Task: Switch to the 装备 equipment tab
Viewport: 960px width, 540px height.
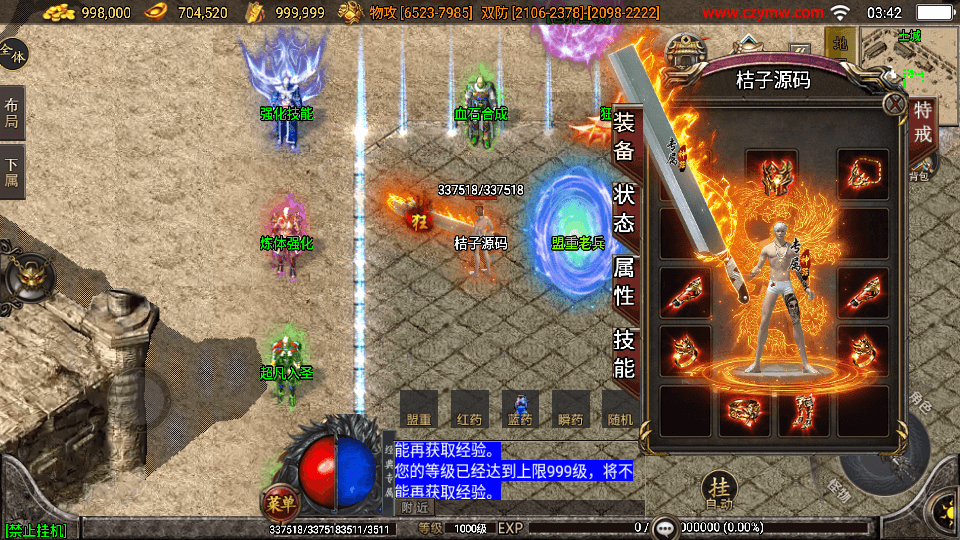Action: [x=624, y=137]
